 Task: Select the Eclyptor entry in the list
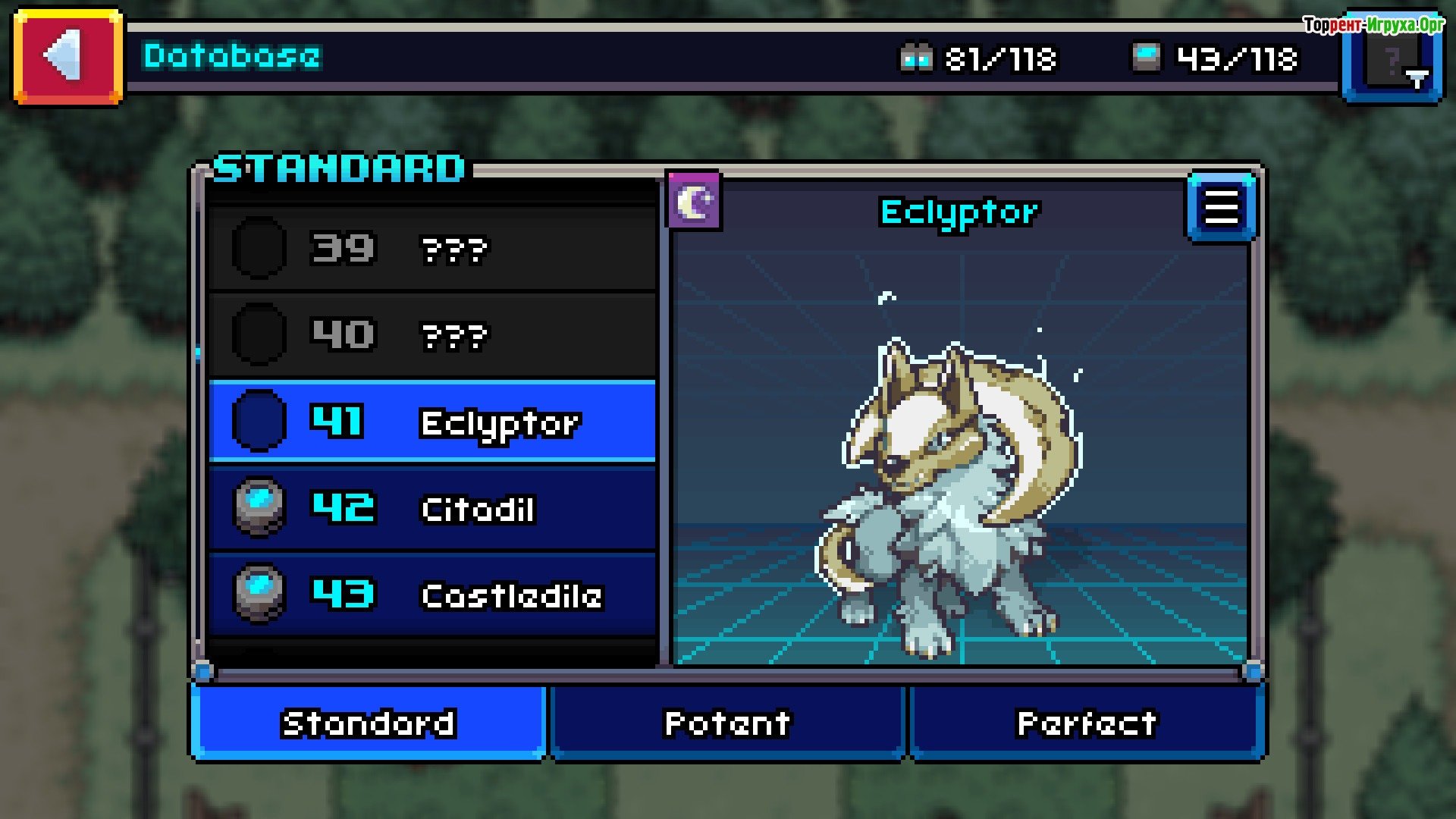tap(431, 422)
